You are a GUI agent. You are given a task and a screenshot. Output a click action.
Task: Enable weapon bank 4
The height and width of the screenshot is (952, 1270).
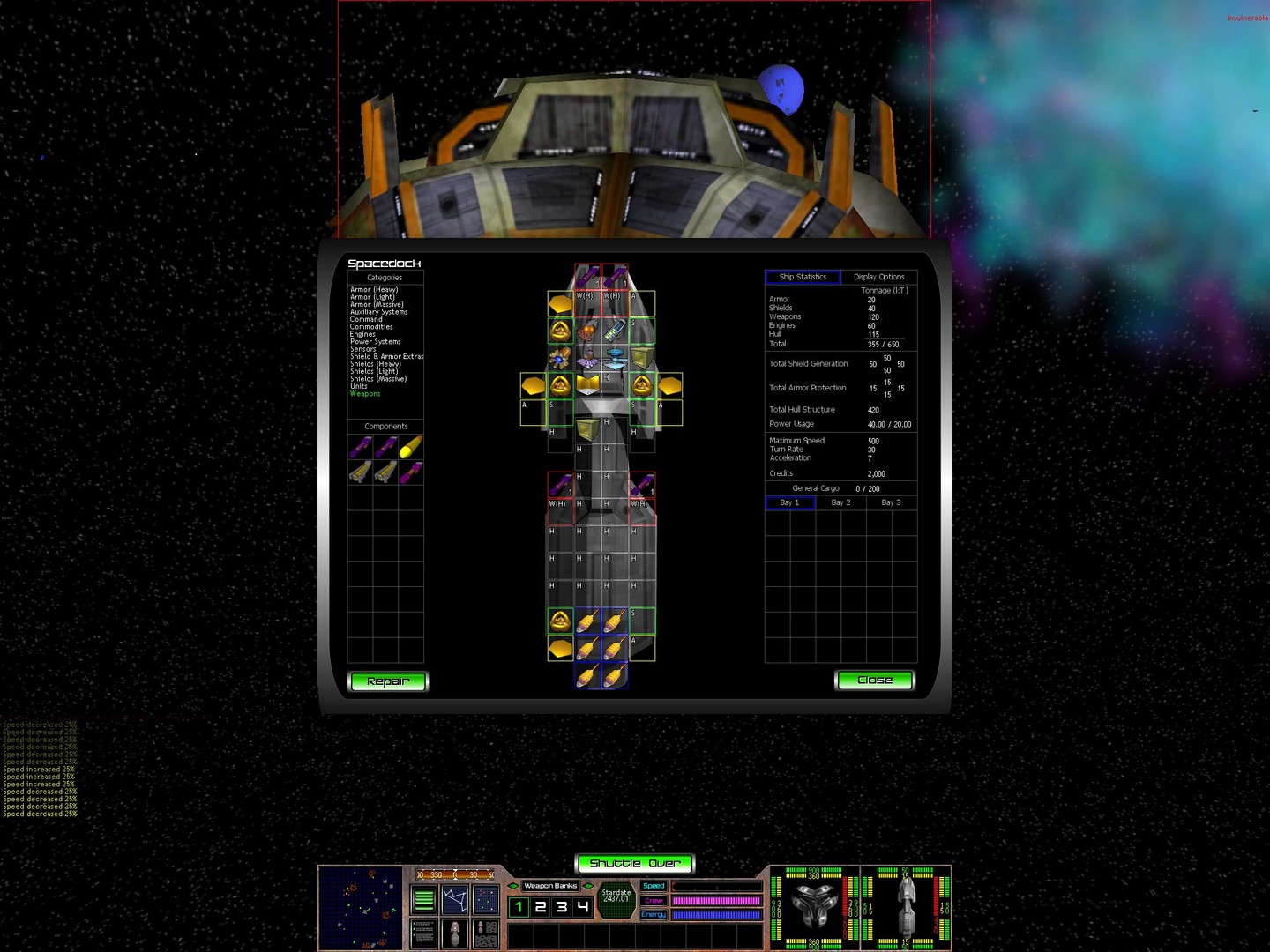point(581,906)
